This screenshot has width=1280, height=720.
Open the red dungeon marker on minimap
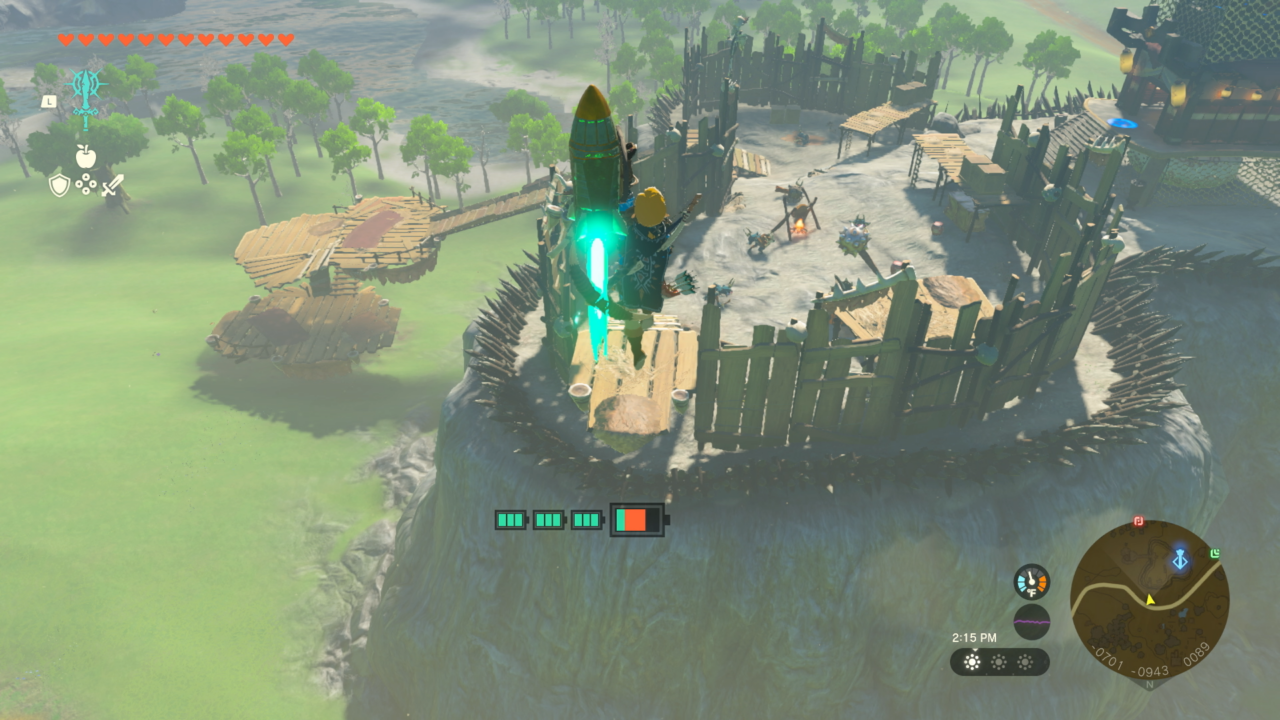pyautogui.click(x=1139, y=521)
